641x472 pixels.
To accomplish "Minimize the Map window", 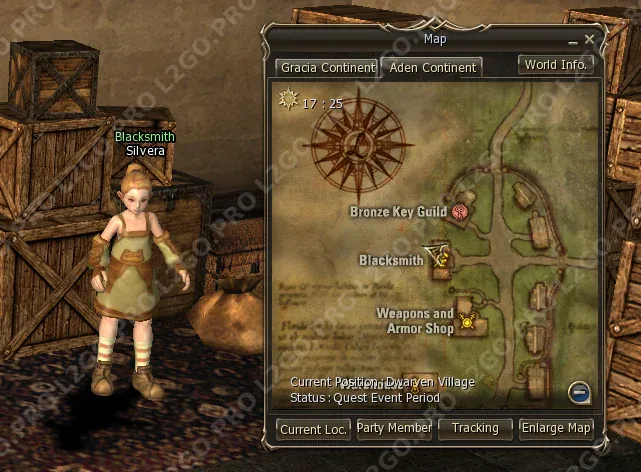I will 572,40.
